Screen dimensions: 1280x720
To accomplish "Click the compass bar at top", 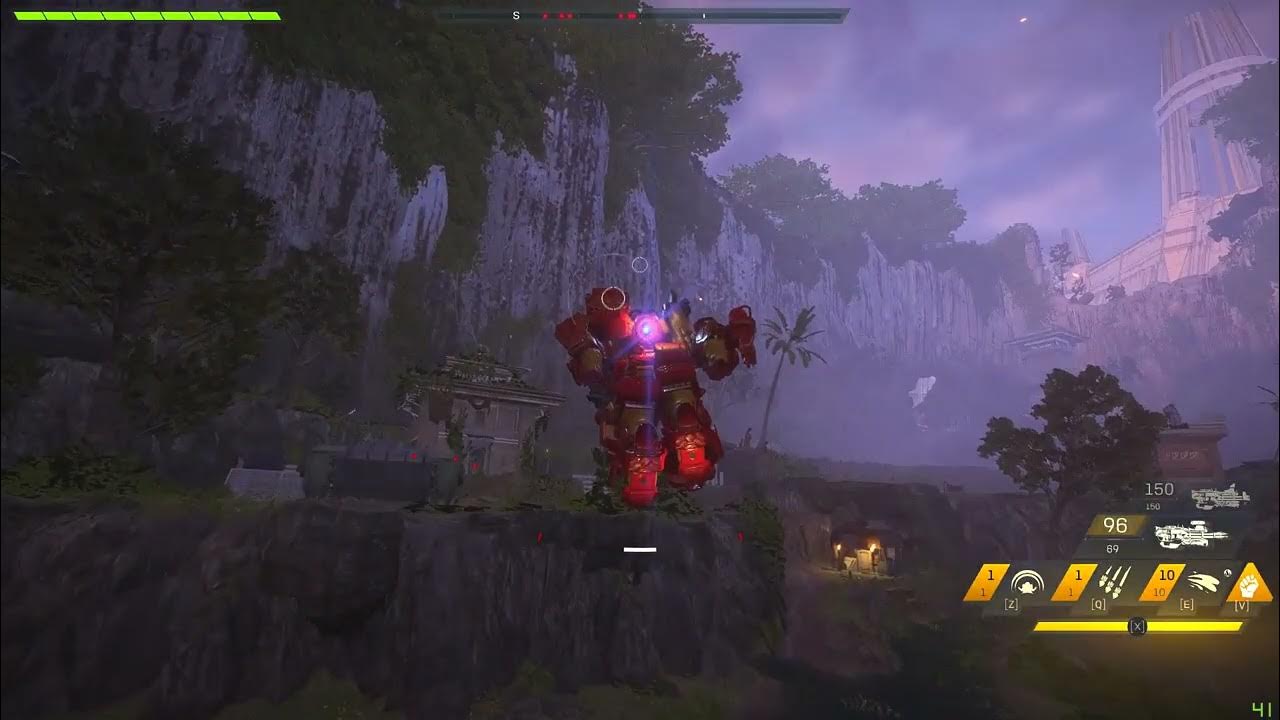I will tap(640, 16).
